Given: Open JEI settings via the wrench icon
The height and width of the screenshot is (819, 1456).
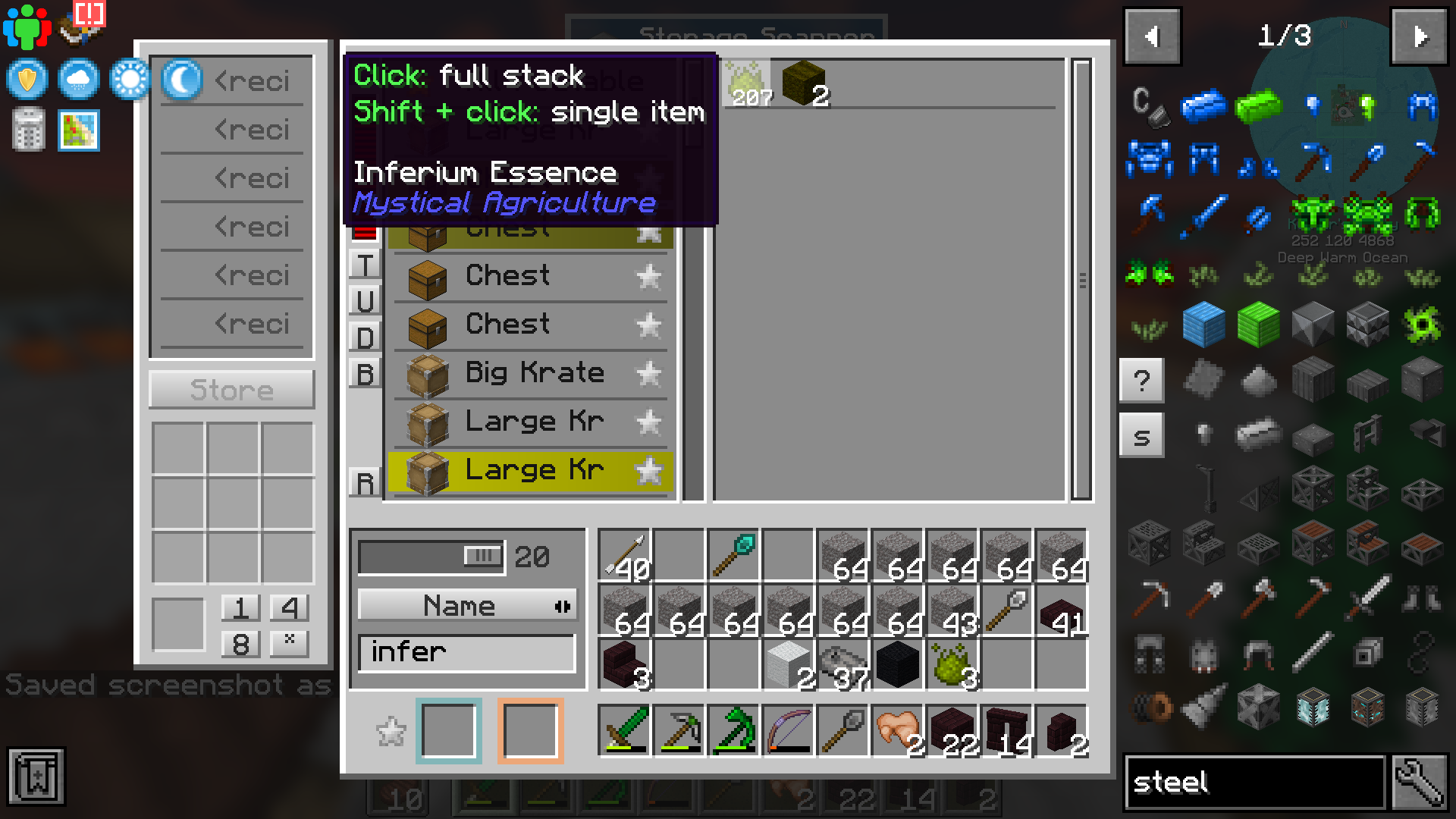Looking at the screenshot, I should (x=1420, y=782).
